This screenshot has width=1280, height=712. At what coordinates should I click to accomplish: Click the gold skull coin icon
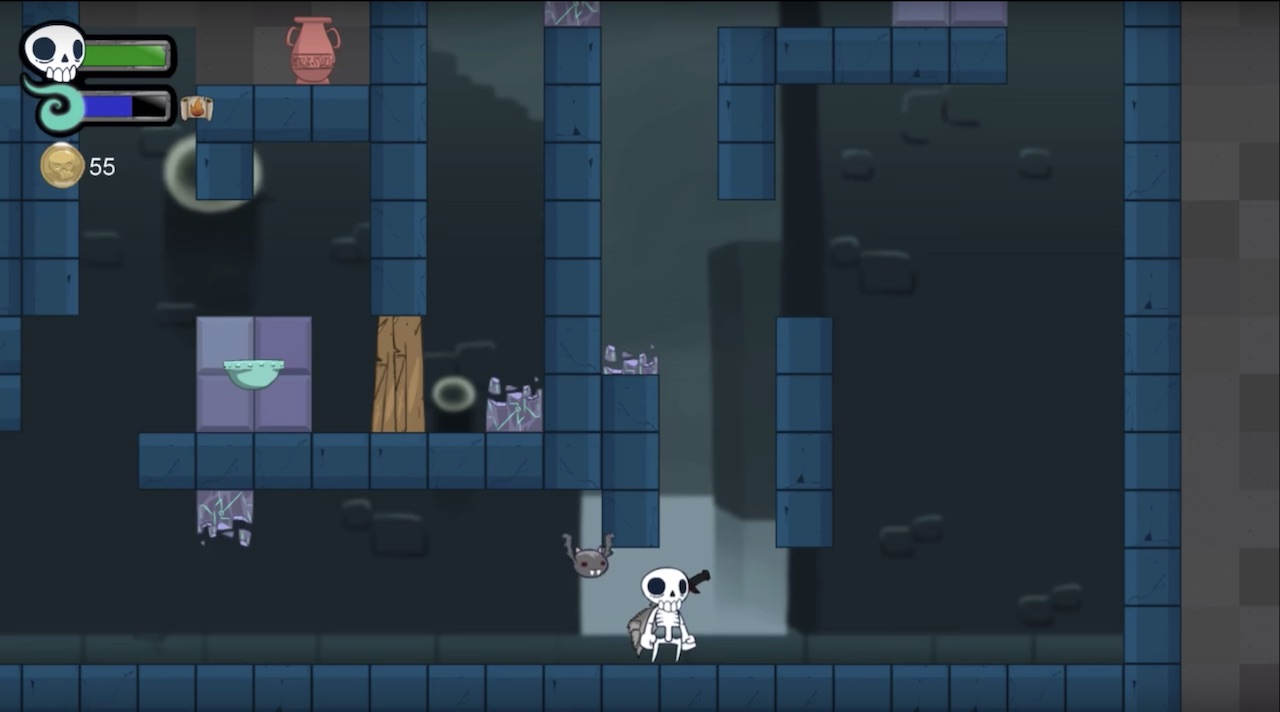(62, 166)
